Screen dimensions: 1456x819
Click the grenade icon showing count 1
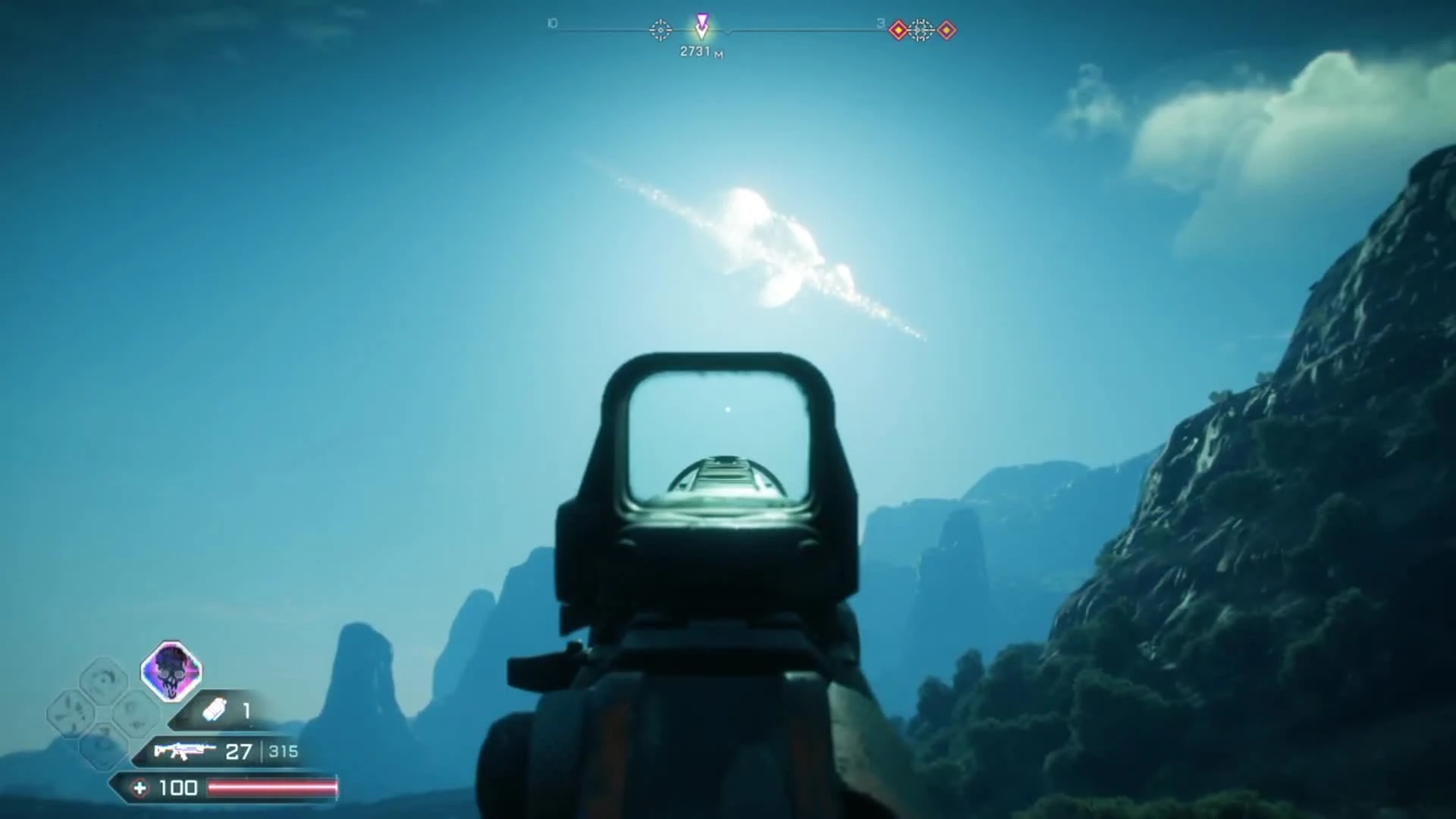tap(215, 709)
